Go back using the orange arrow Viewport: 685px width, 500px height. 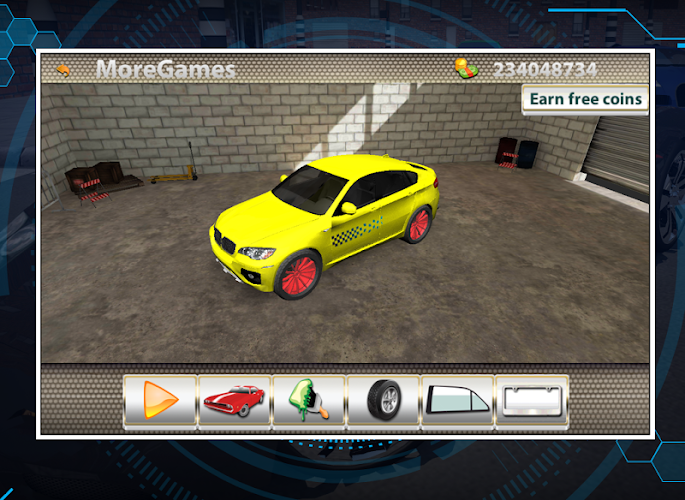click(65, 70)
